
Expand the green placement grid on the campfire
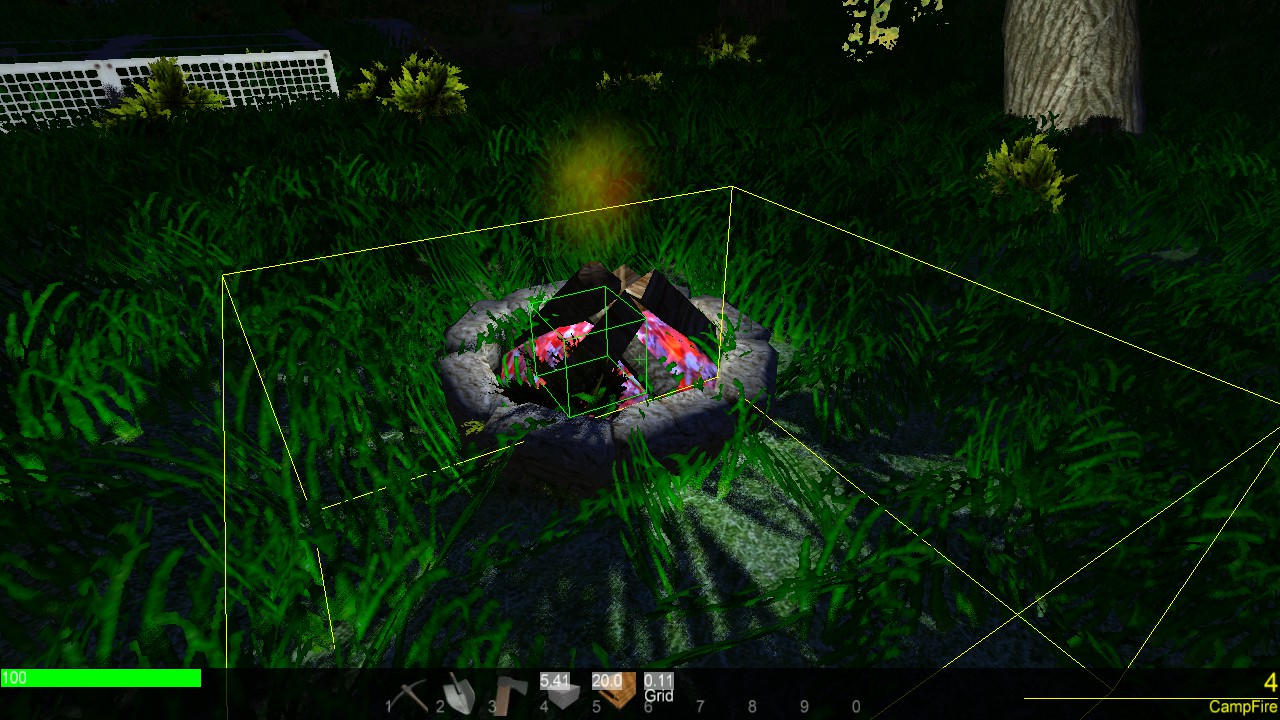[x=590, y=350]
